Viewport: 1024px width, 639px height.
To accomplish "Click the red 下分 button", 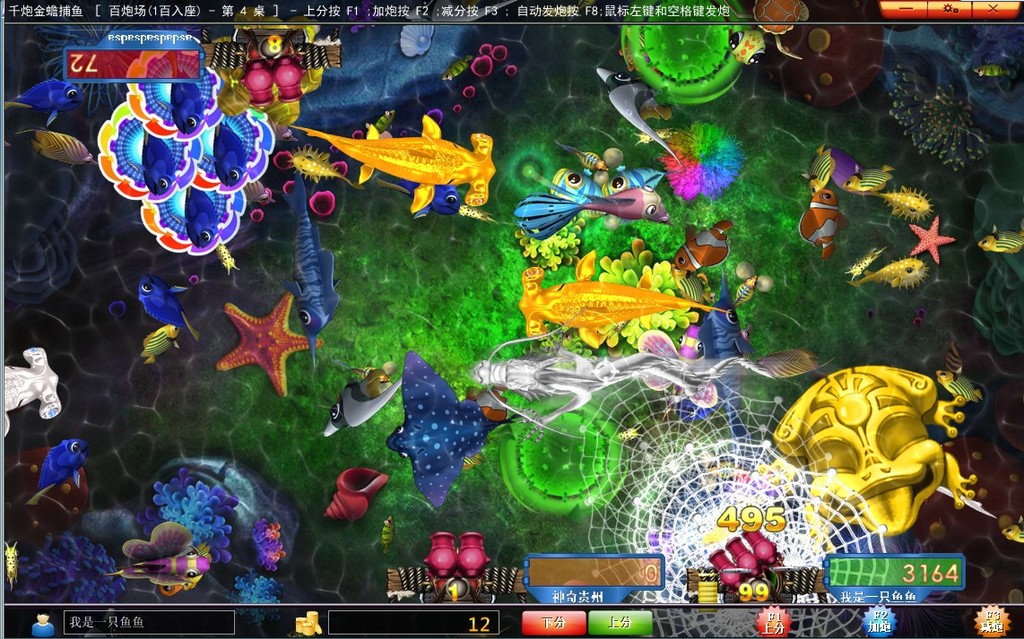I will tap(553, 623).
